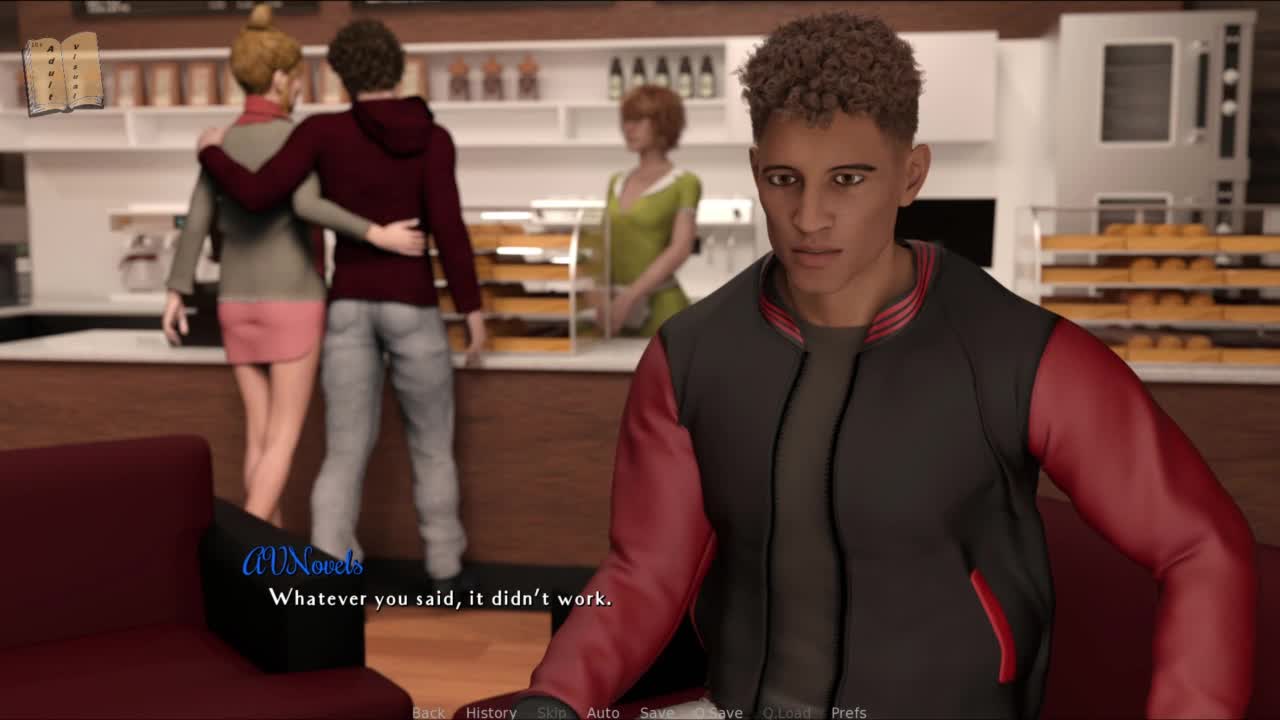1280x720 pixels.
Task: Open the dialogue History log
Action: (491, 712)
